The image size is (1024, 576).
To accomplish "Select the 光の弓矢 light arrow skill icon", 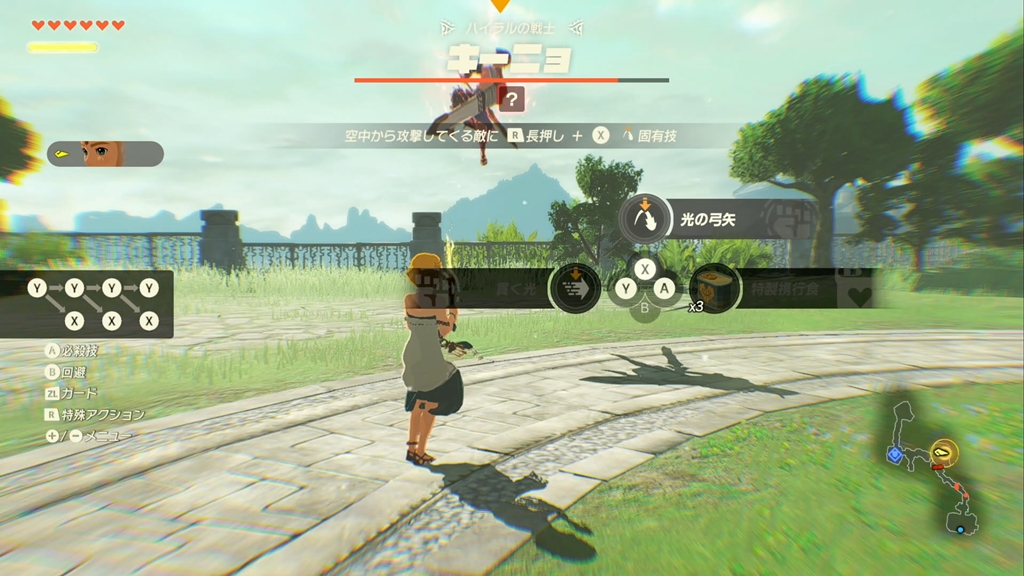I will (645, 219).
